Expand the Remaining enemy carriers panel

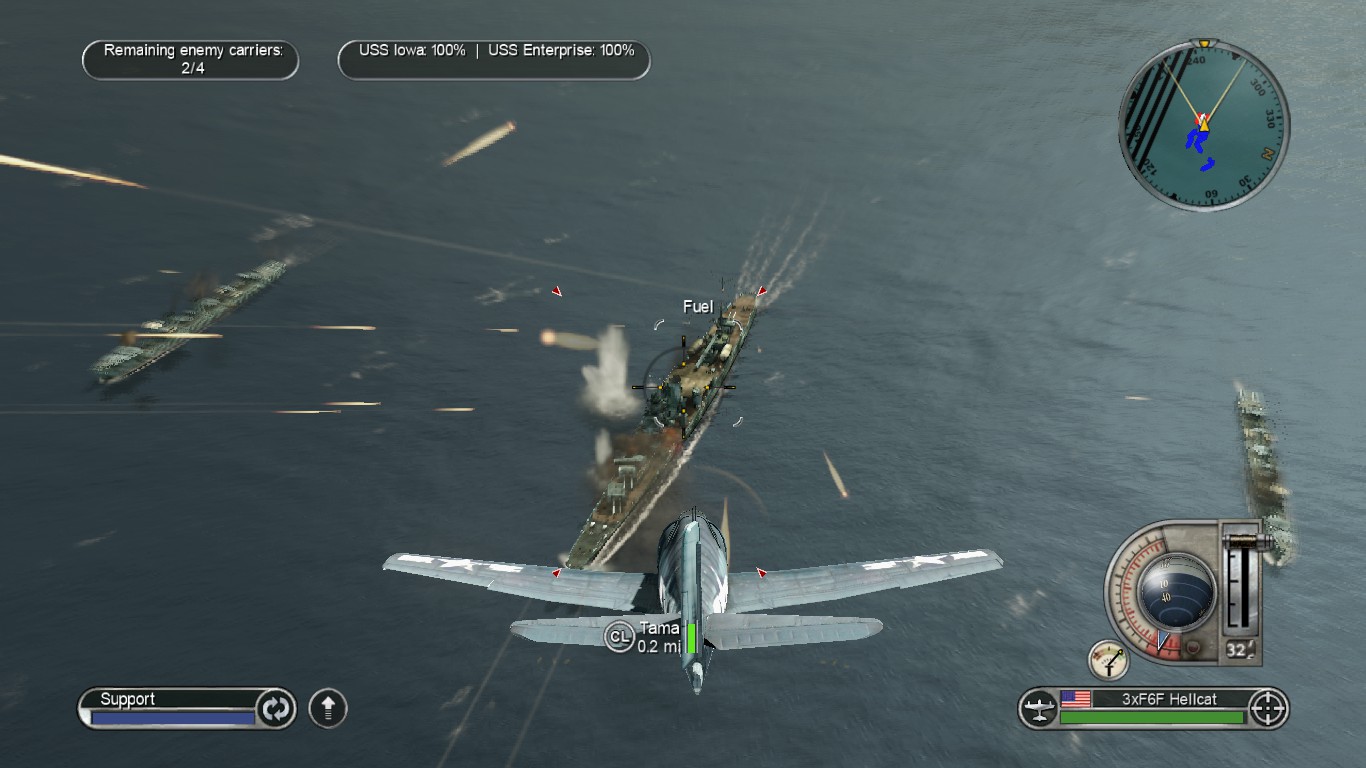click(190, 59)
